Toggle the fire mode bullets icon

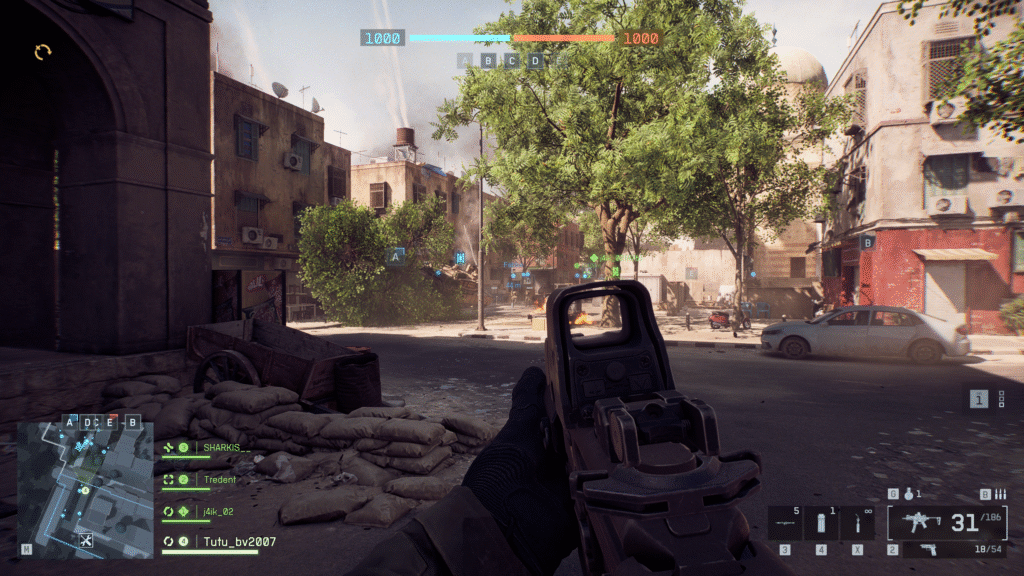[1000, 494]
